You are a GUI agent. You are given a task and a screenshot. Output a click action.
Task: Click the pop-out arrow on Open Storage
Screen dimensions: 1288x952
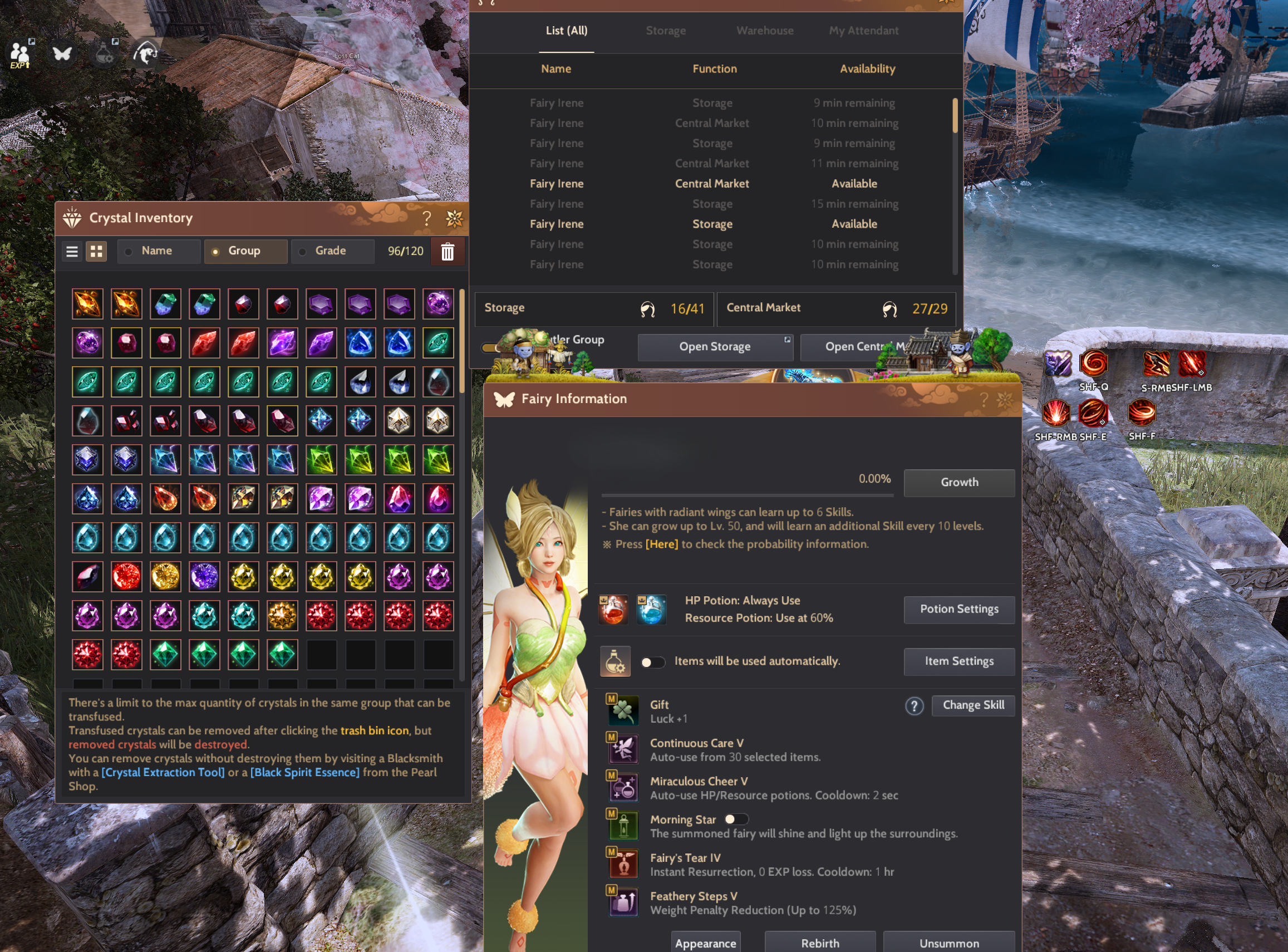(787, 340)
